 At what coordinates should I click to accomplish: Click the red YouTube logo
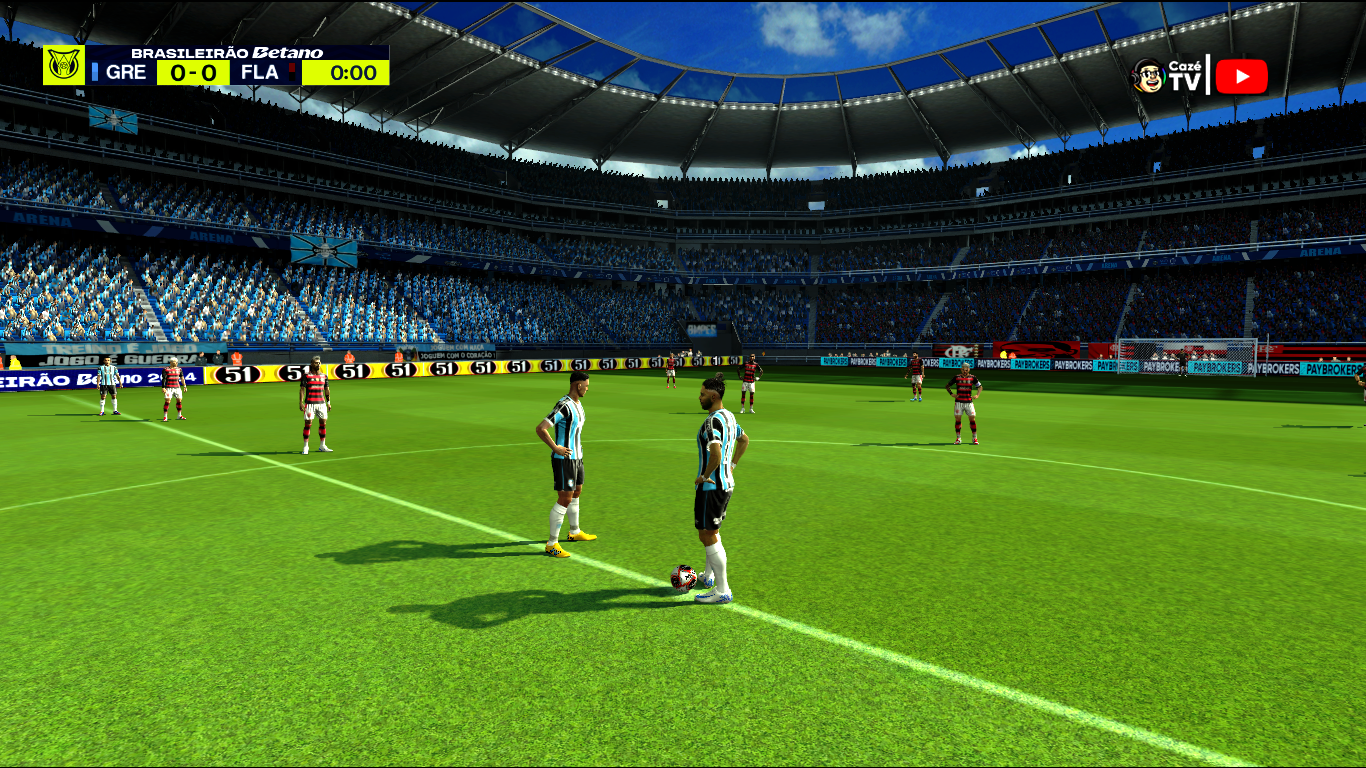pyautogui.click(x=1241, y=77)
